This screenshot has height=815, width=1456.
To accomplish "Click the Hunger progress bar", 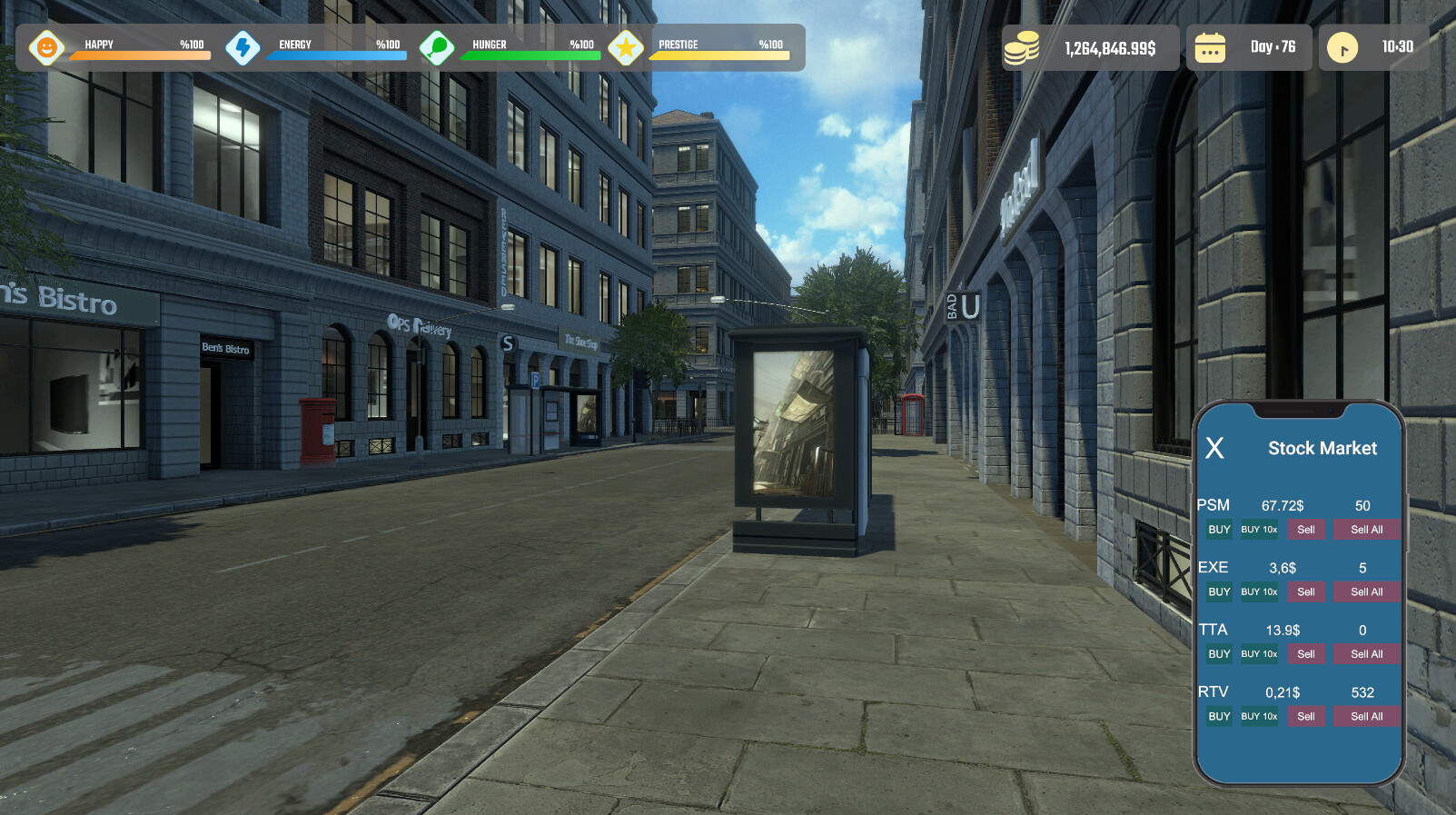I will [532, 56].
